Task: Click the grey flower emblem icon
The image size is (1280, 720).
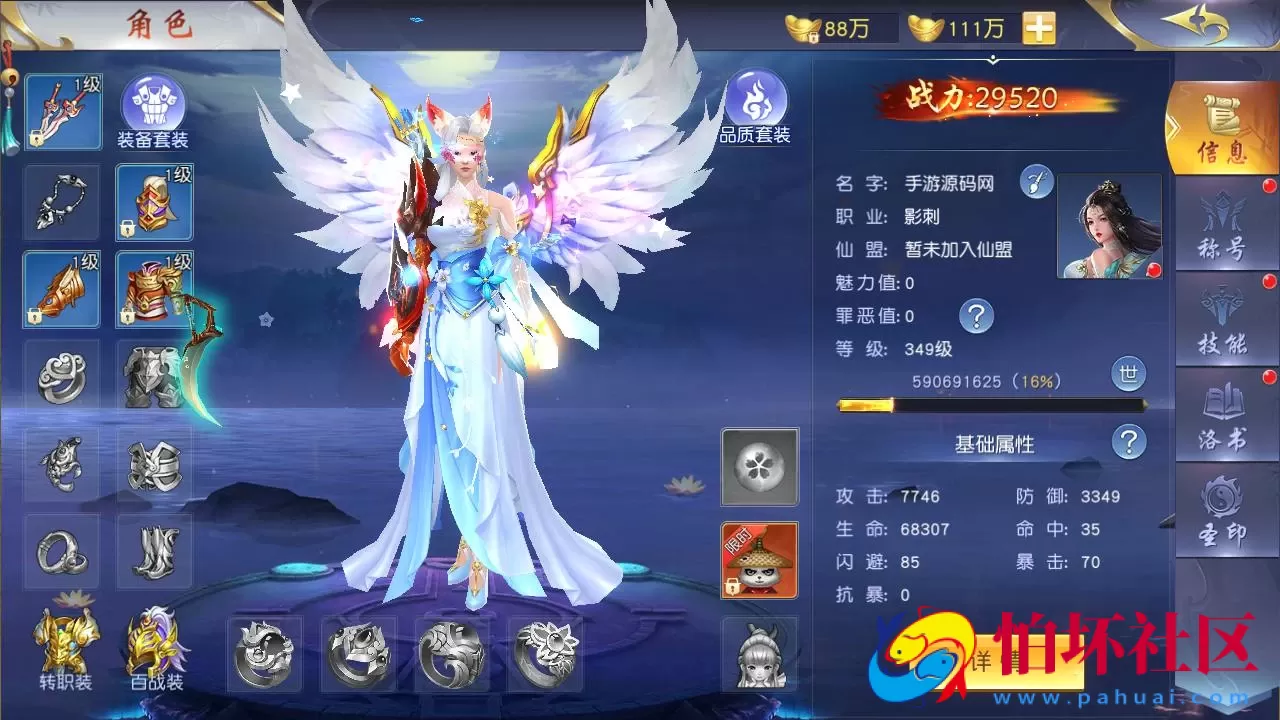Action: (757, 467)
